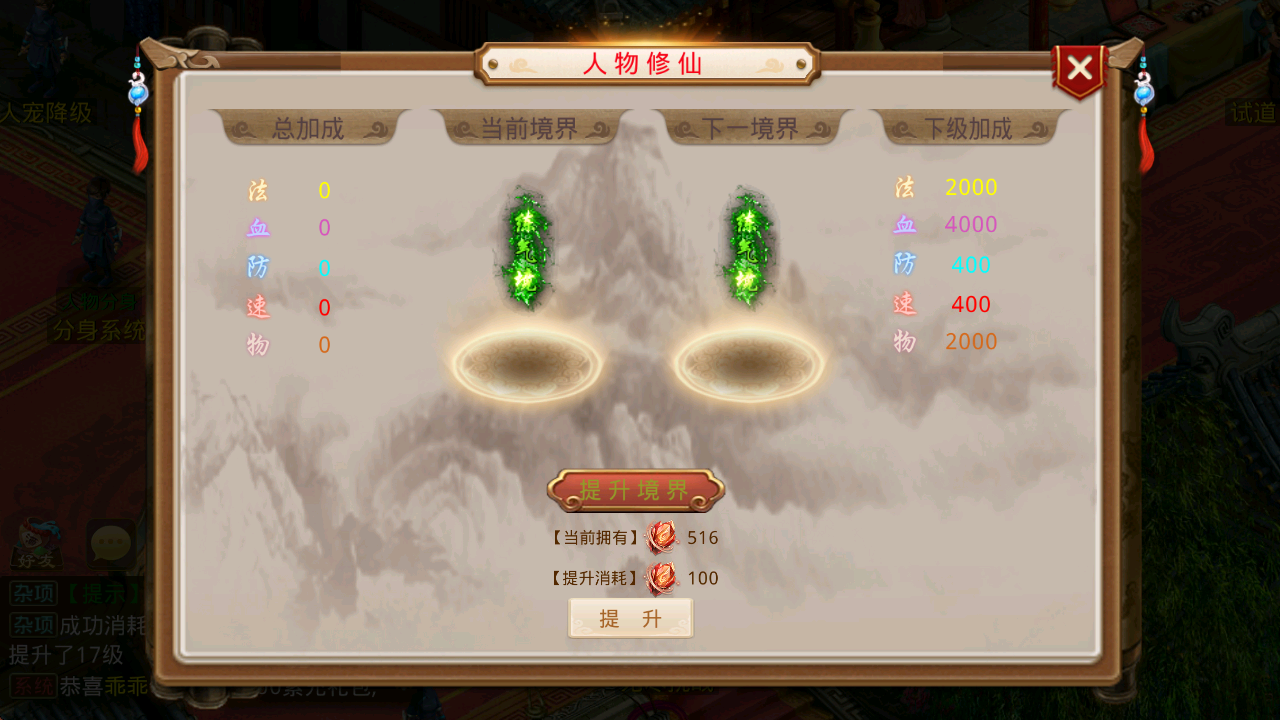Select the 总加成 panel header
This screenshot has height=720, width=1280.
click(x=310, y=128)
